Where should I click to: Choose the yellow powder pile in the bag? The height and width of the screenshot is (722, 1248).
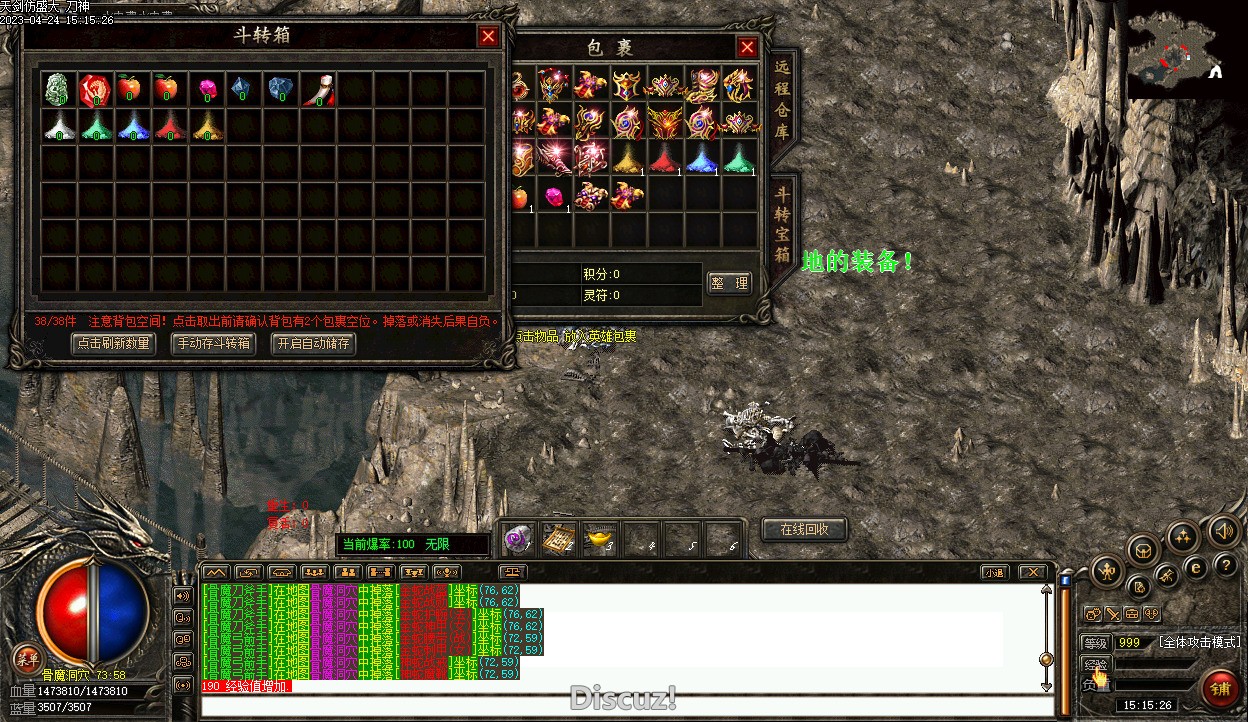coord(627,158)
